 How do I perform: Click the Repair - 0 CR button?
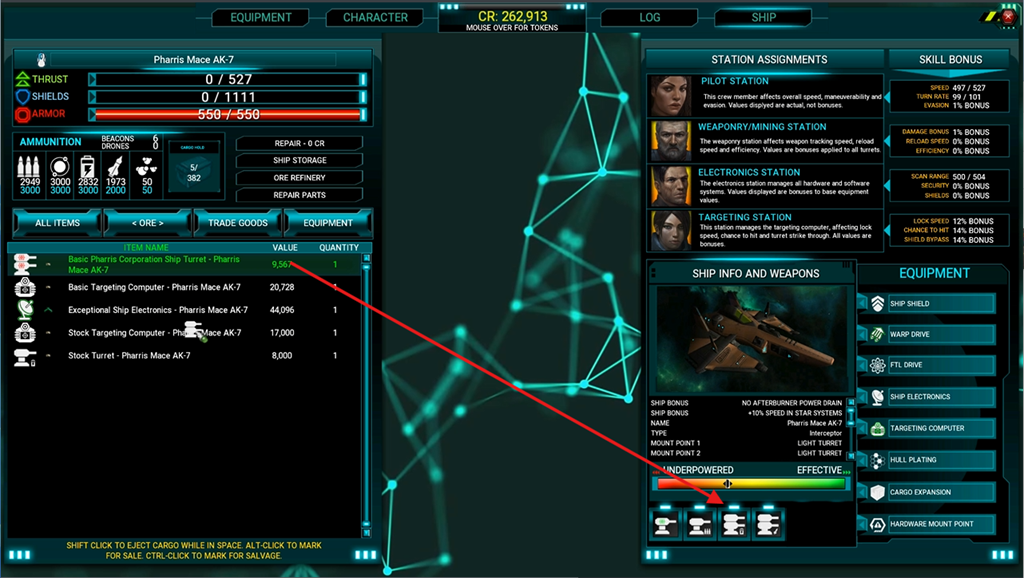point(300,143)
